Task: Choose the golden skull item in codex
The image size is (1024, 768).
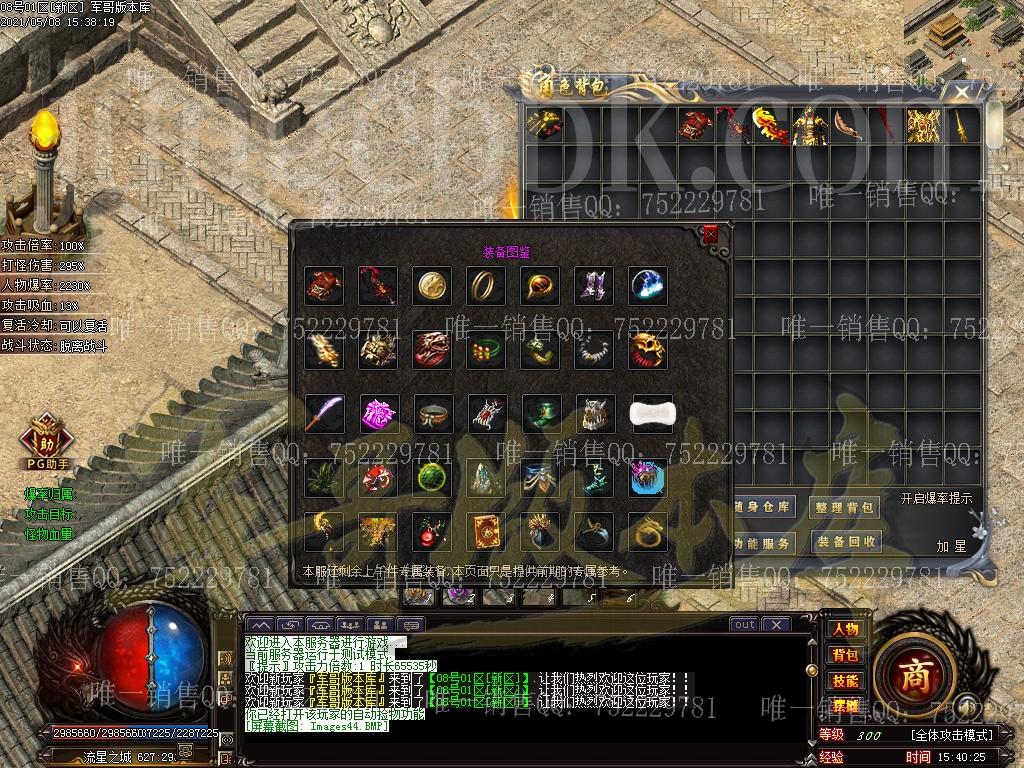Action: coord(648,350)
